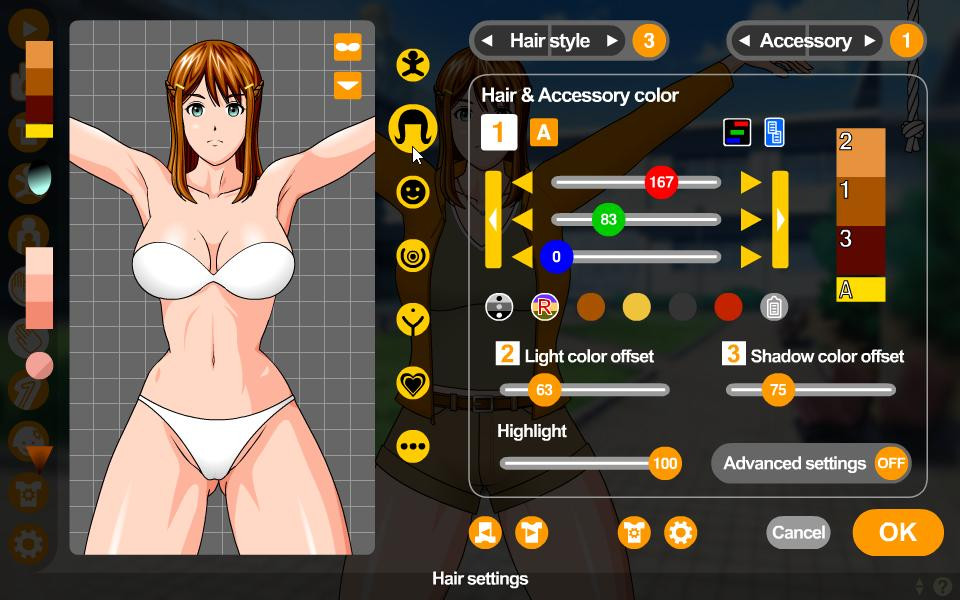Select the heart category icon

coord(412,382)
